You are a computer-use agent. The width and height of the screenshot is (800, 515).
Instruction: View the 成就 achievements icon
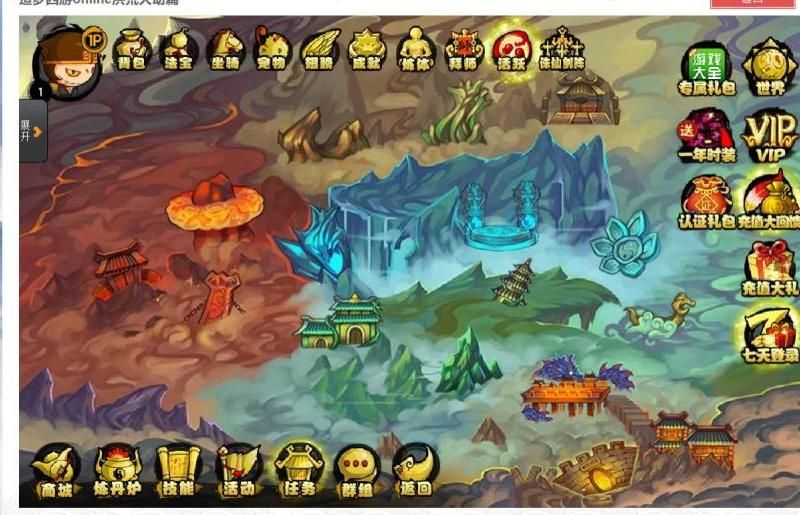[x=366, y=50]
